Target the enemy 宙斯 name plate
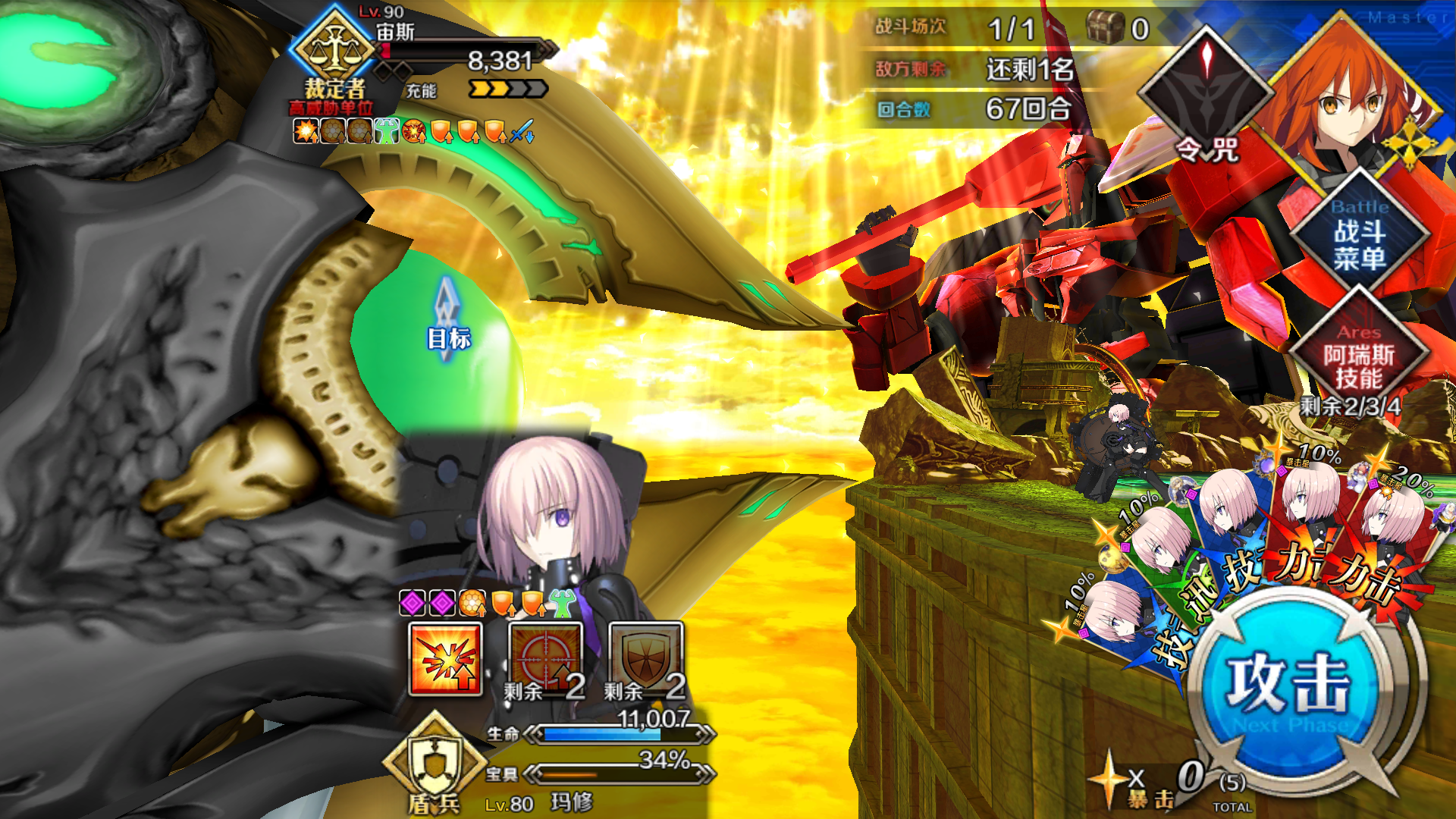This screenshot has height=819, width=1456. click(396, 32)
